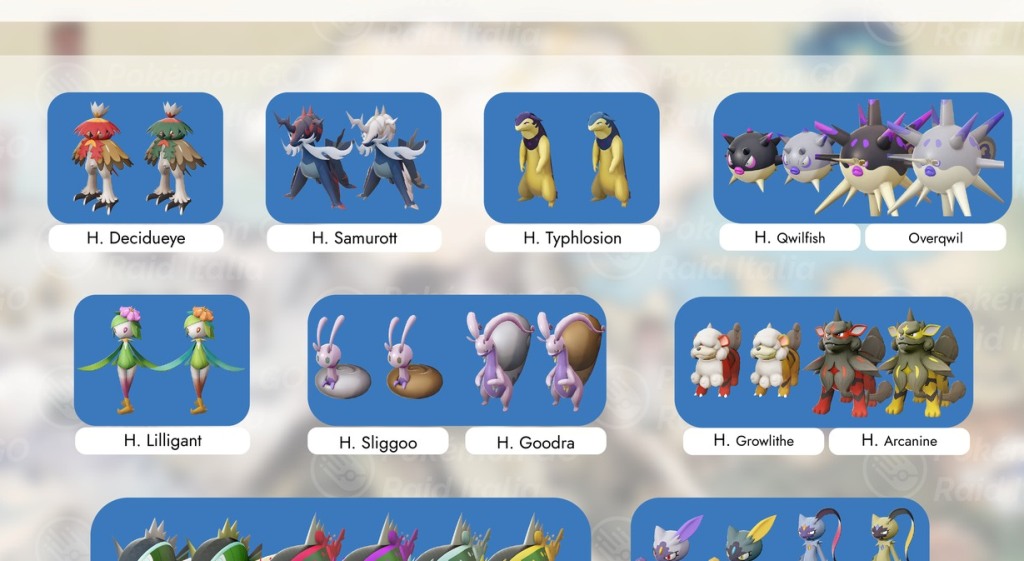This screenshot has width=1024, height=561.
Task: Choose the H. Samurott name tag
Action: pos(353,238)
